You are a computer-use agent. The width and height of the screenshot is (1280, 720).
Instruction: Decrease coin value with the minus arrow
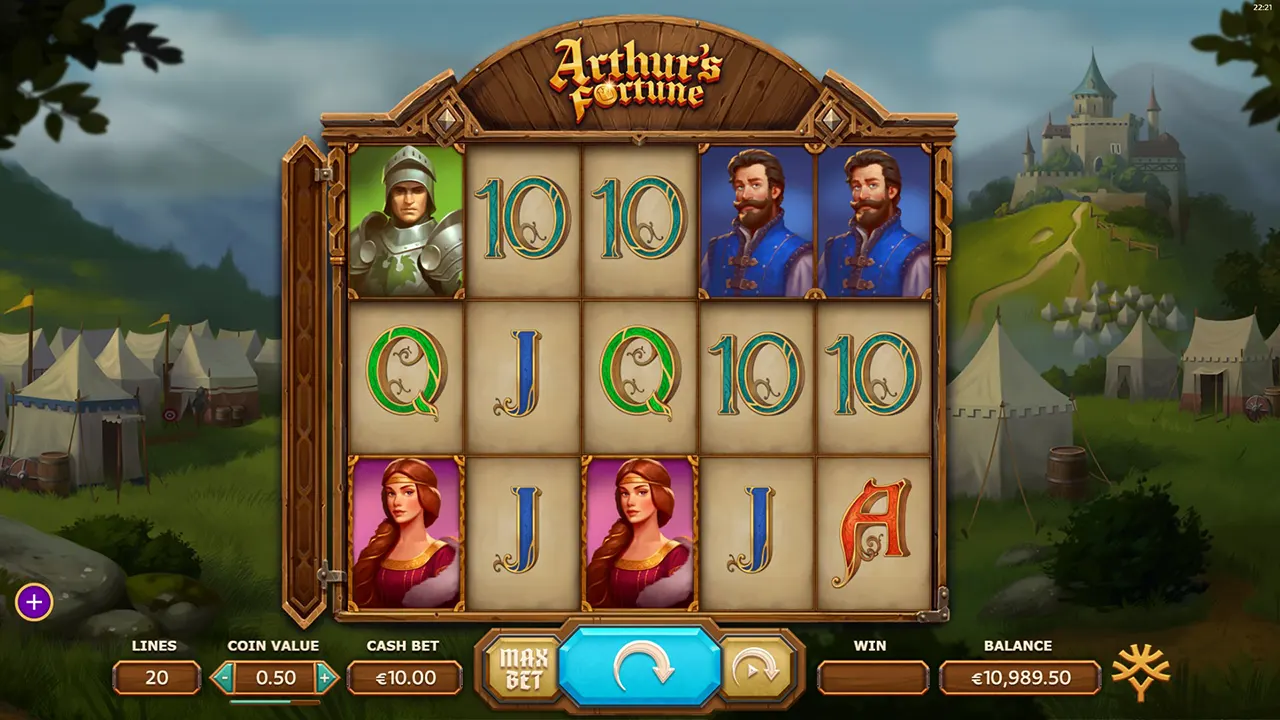pyautogui.click(x=224, y=678)
